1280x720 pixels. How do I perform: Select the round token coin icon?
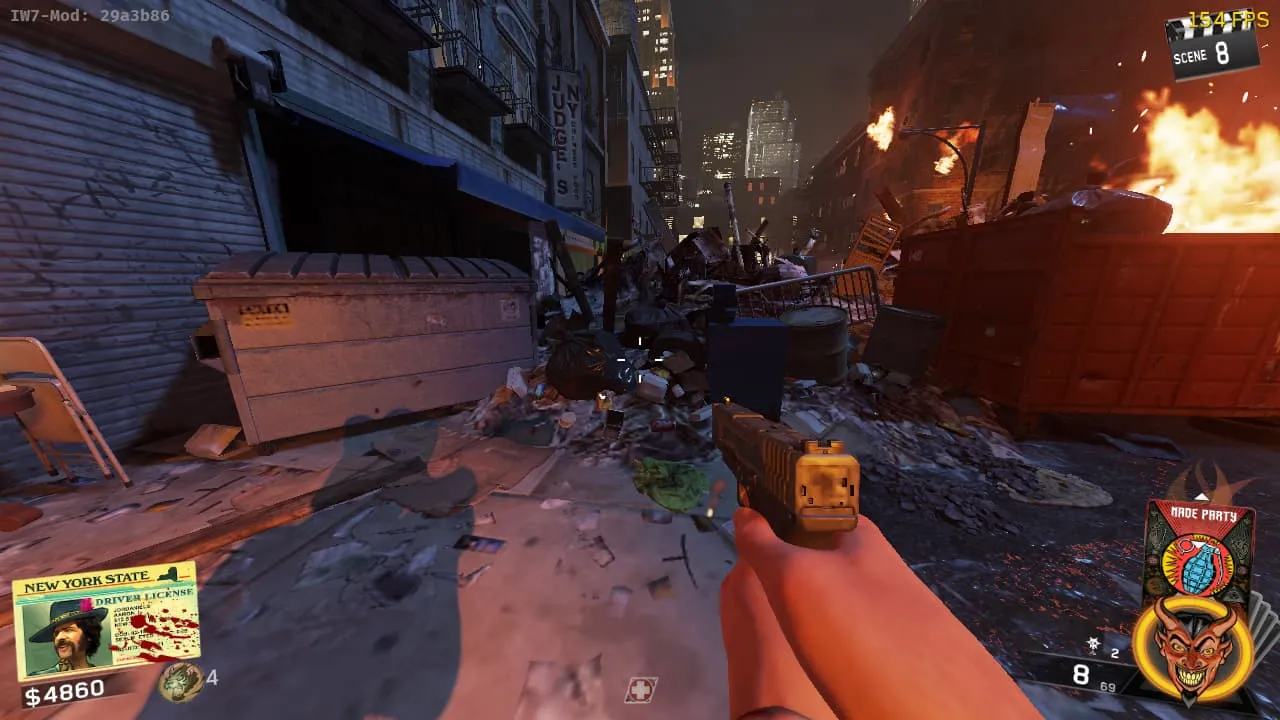coord(180,680)
